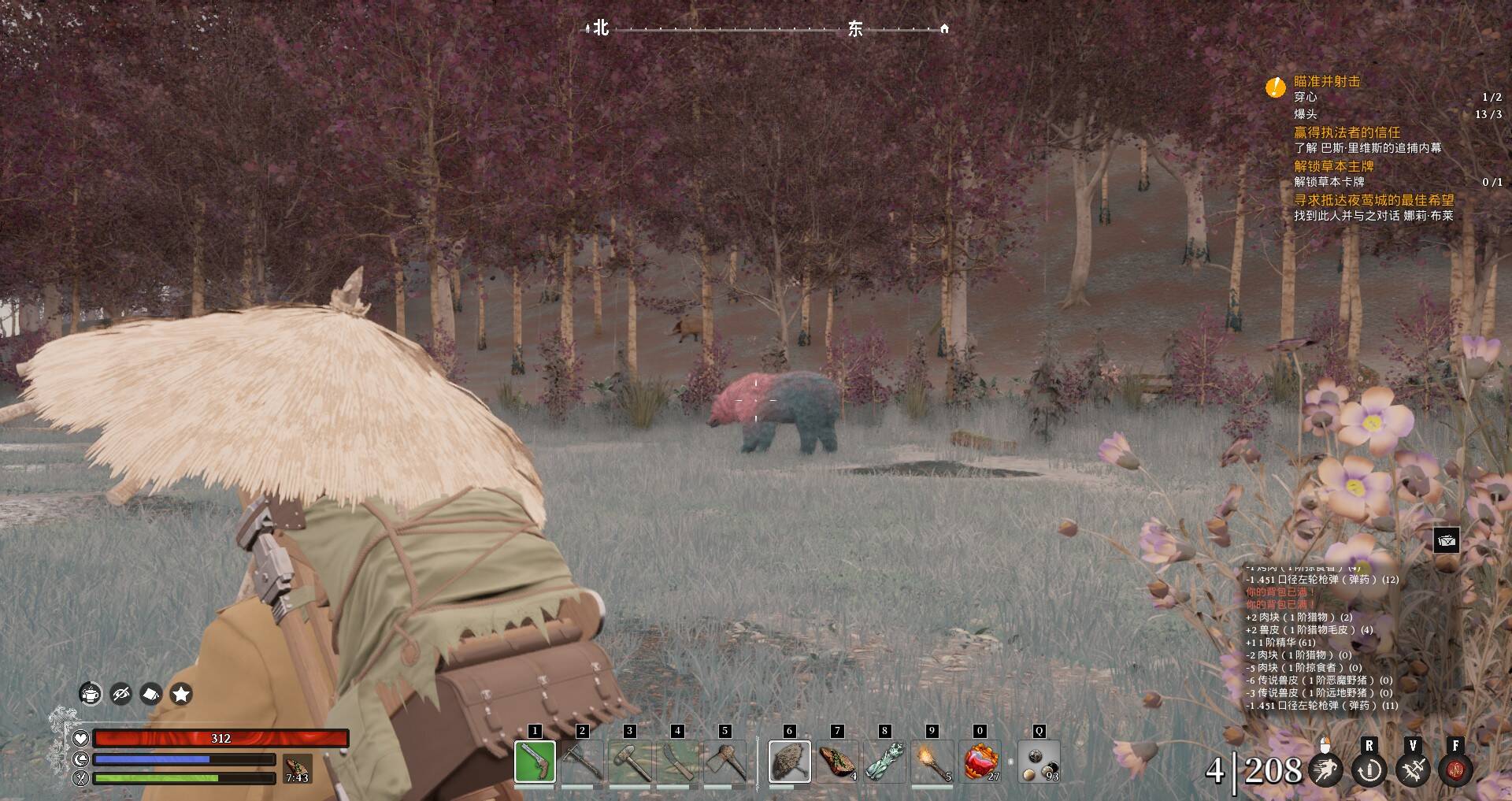Select the axe hotbar slot

(725, 762)
